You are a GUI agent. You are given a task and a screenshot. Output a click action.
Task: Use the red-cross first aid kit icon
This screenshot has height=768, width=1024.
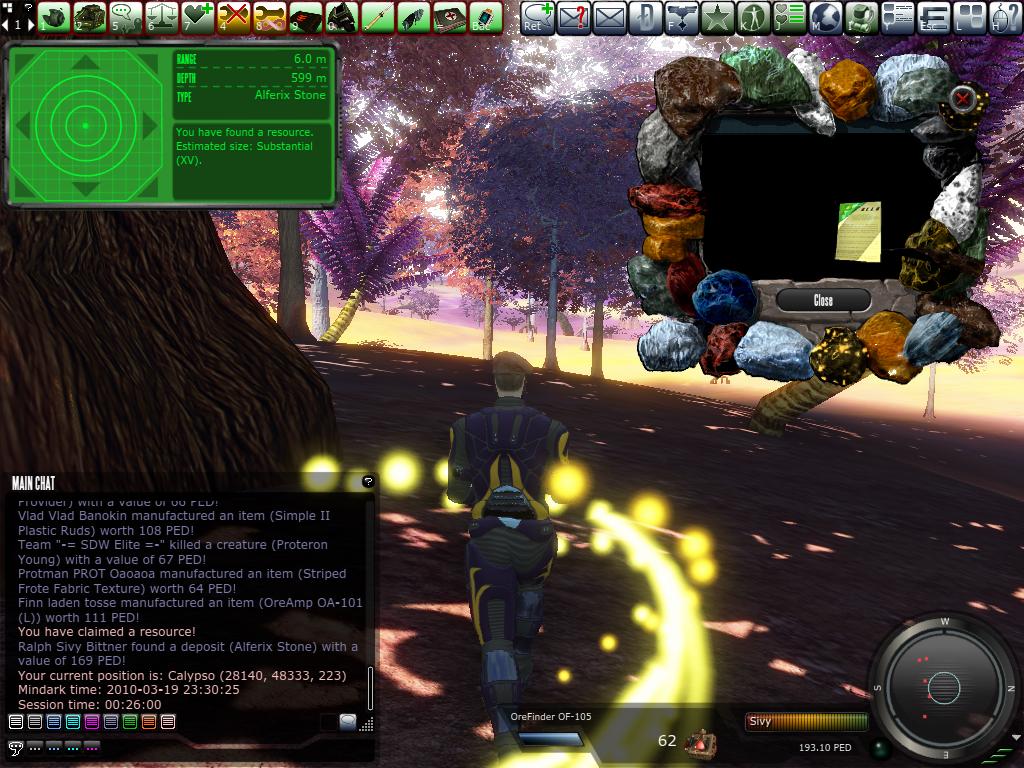pyautogui.click(x=447, y=17)
